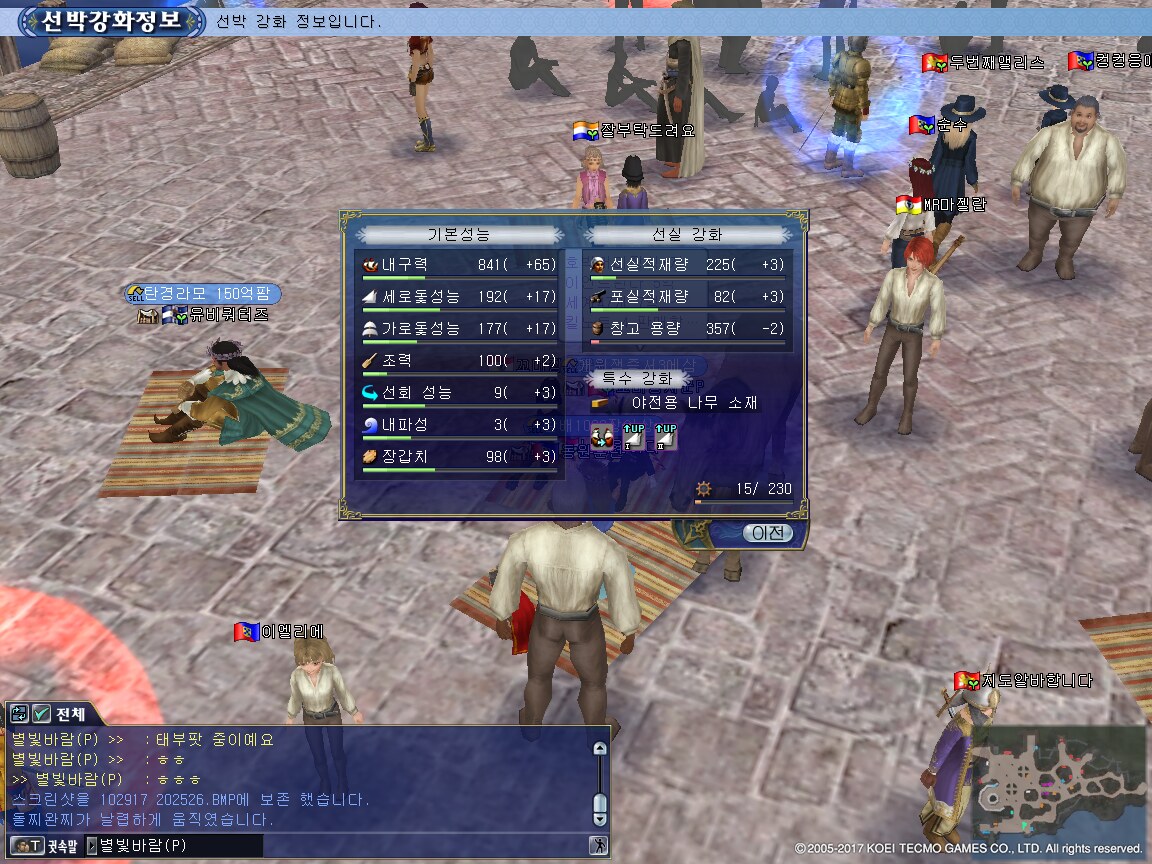The width and height of the screenshot is (1152, 864).
Task: Change the 귓속말 whisper chat mode
Action: coord(43,846)
